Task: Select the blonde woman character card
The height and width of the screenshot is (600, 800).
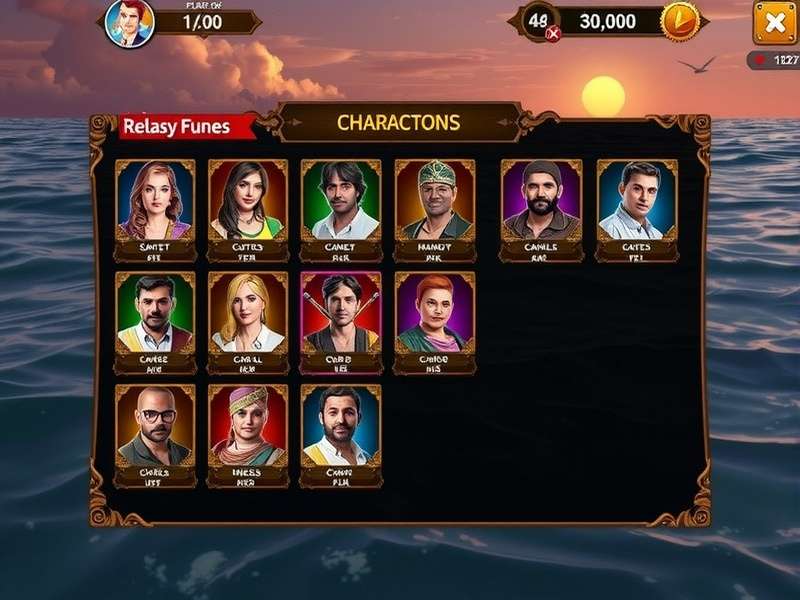Action: click(247, 322)
